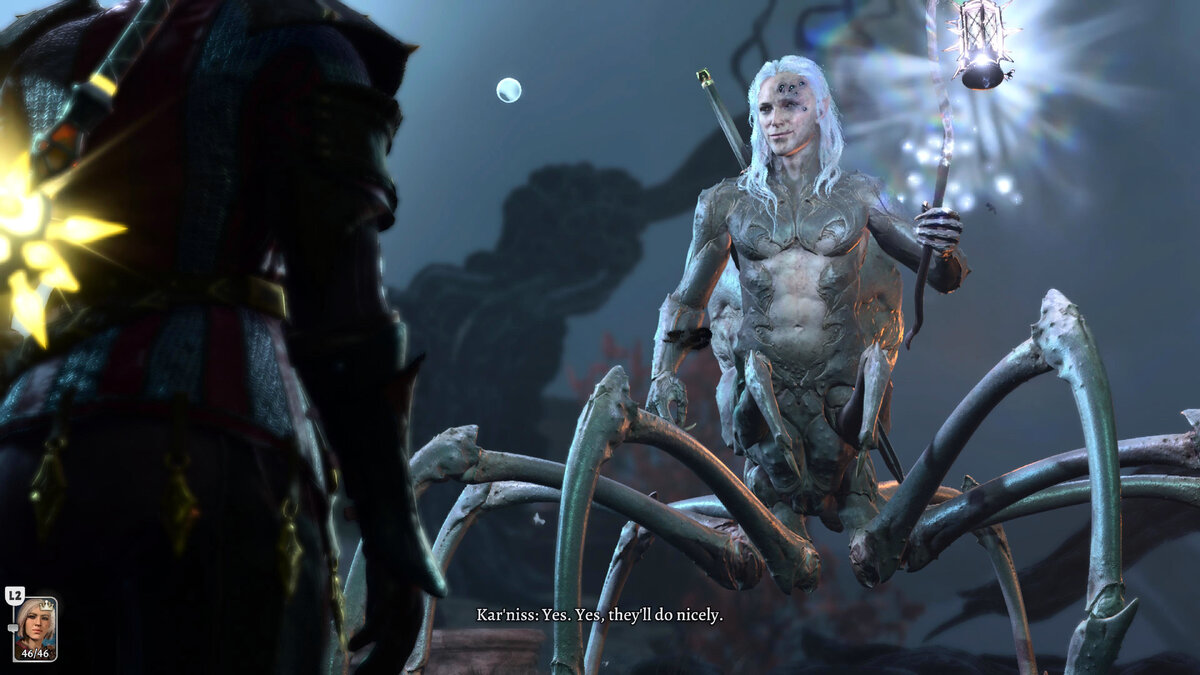The height and width of the screenshot is (675, 1200).
Task: Select the white-haired character portrait
Action: click(x=35, y=627)
